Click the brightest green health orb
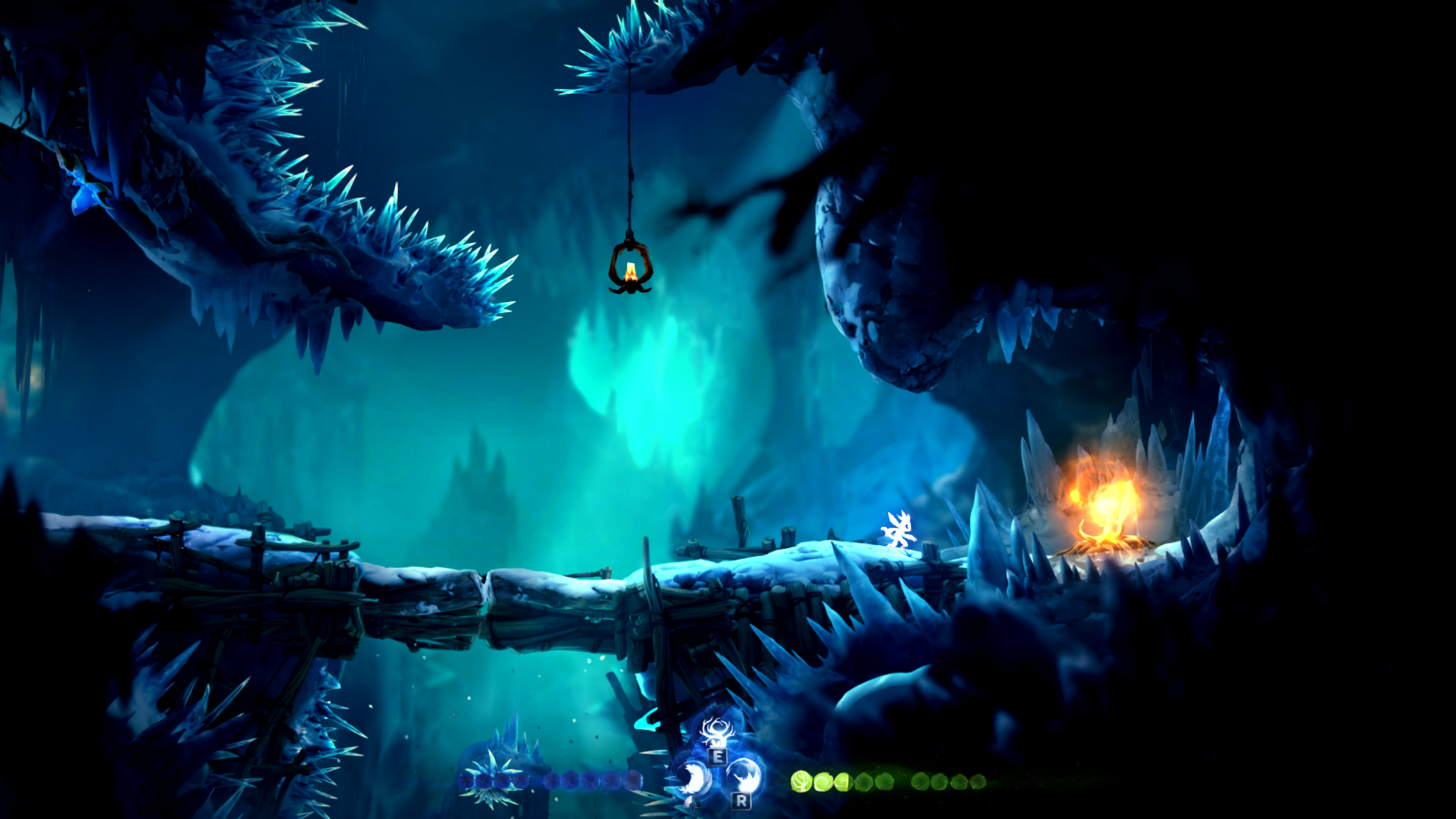 click(x=801, y=781)
